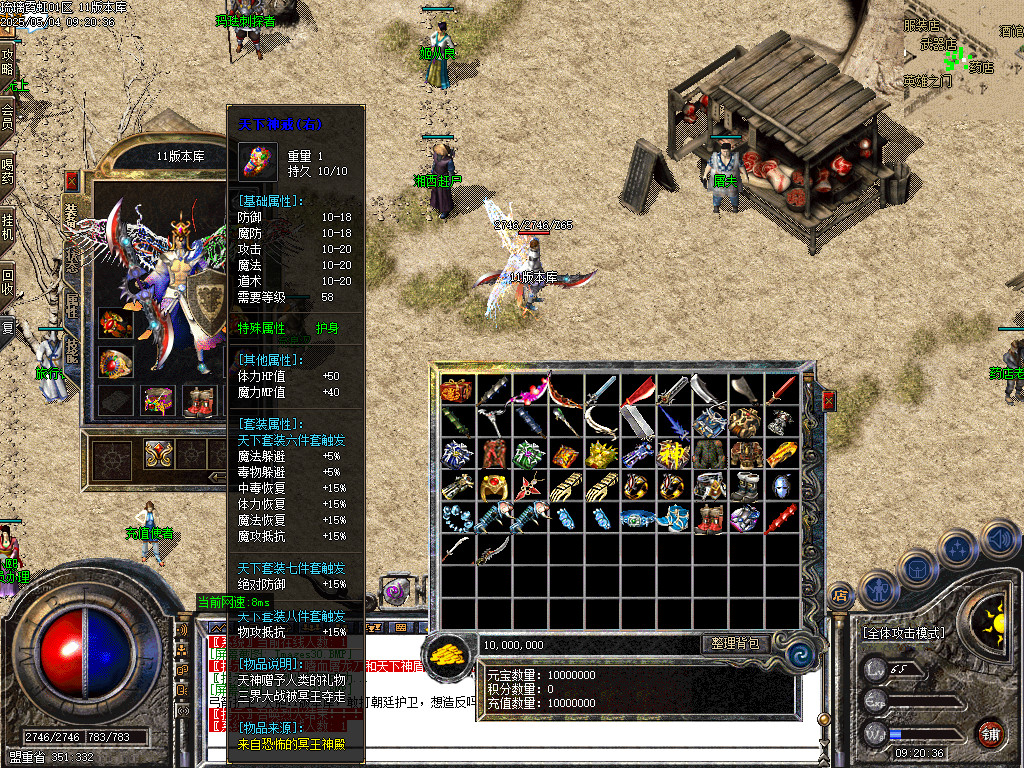Viewport: 1024px width, 768px height.
Task: Open the bag round button
Action: click(x=917, y=567)
